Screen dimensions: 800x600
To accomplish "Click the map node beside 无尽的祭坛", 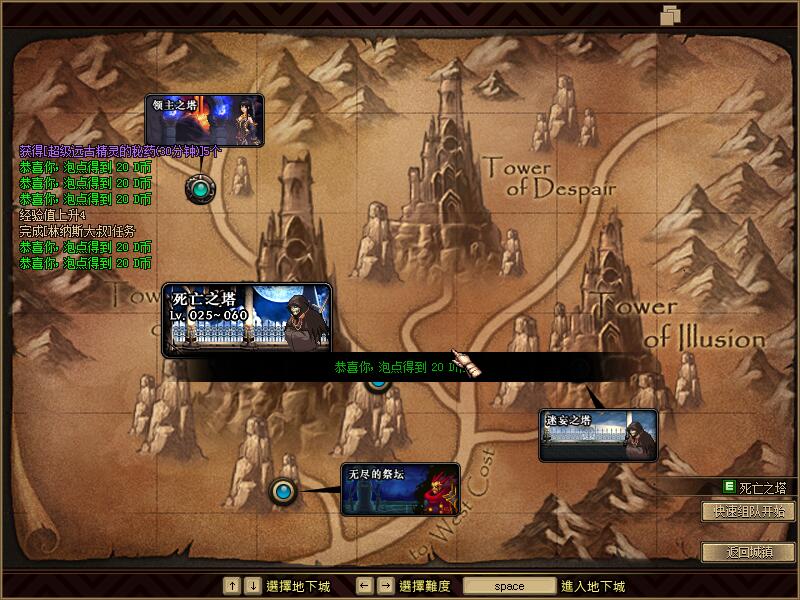I will 284,491.
